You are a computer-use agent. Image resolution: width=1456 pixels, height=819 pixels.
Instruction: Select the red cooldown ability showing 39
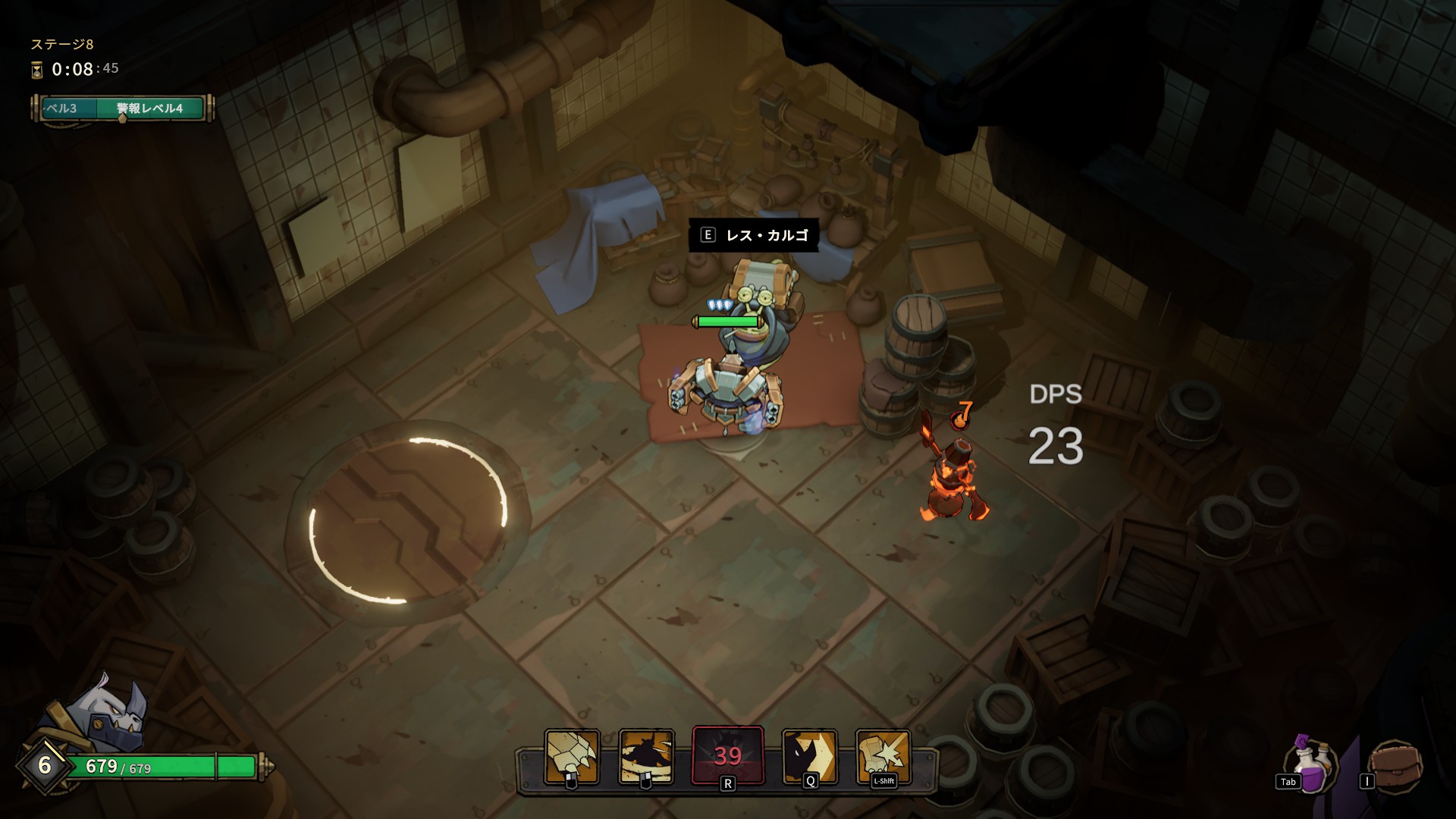pyautogui.click(x=727, y=755)
